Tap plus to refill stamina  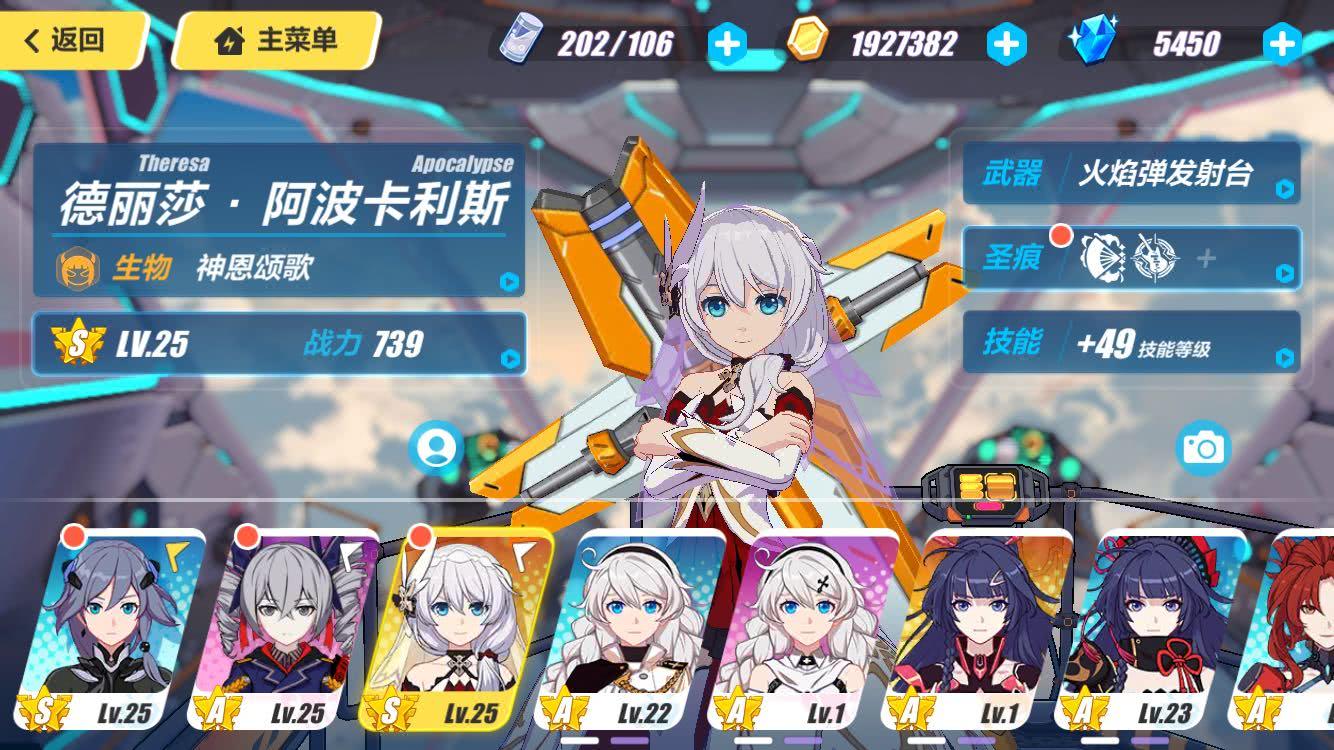coord(729,42)
